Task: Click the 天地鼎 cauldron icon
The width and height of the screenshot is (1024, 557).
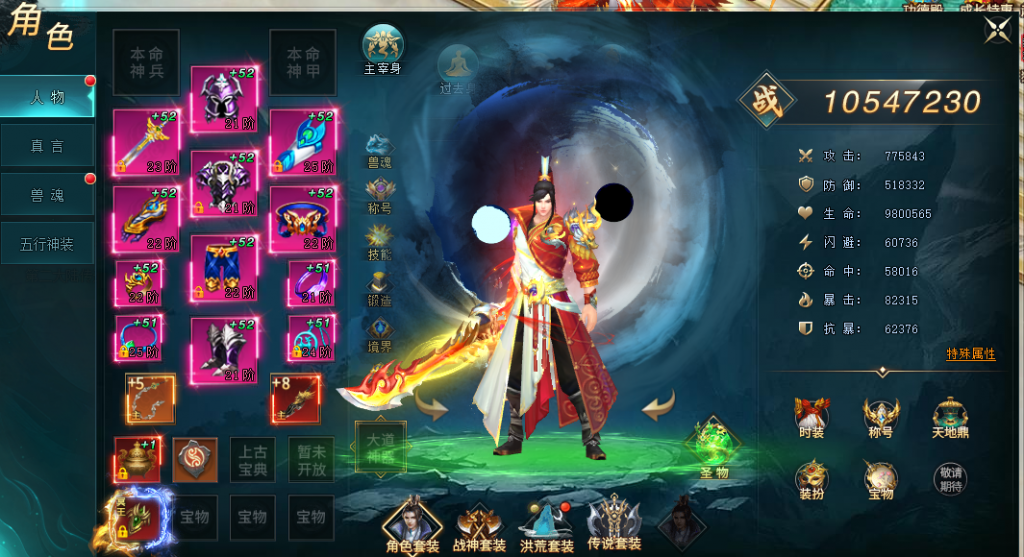Action: tap(950, 417)
